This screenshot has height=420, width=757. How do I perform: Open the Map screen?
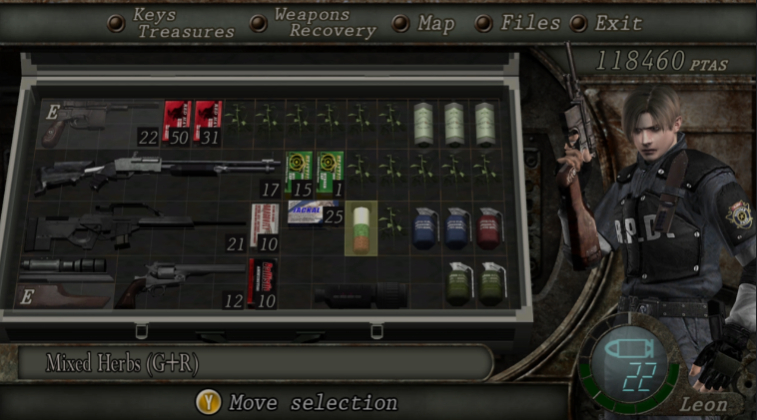click(x=435, y=23)
